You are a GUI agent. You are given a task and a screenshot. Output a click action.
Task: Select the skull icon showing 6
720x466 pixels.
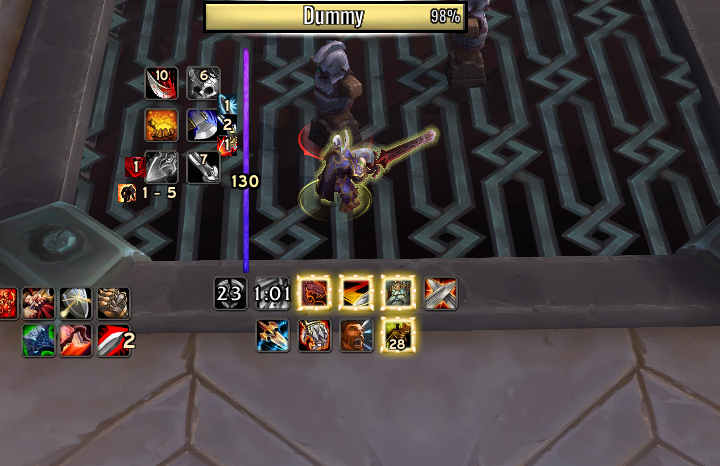tap(203, 83)
